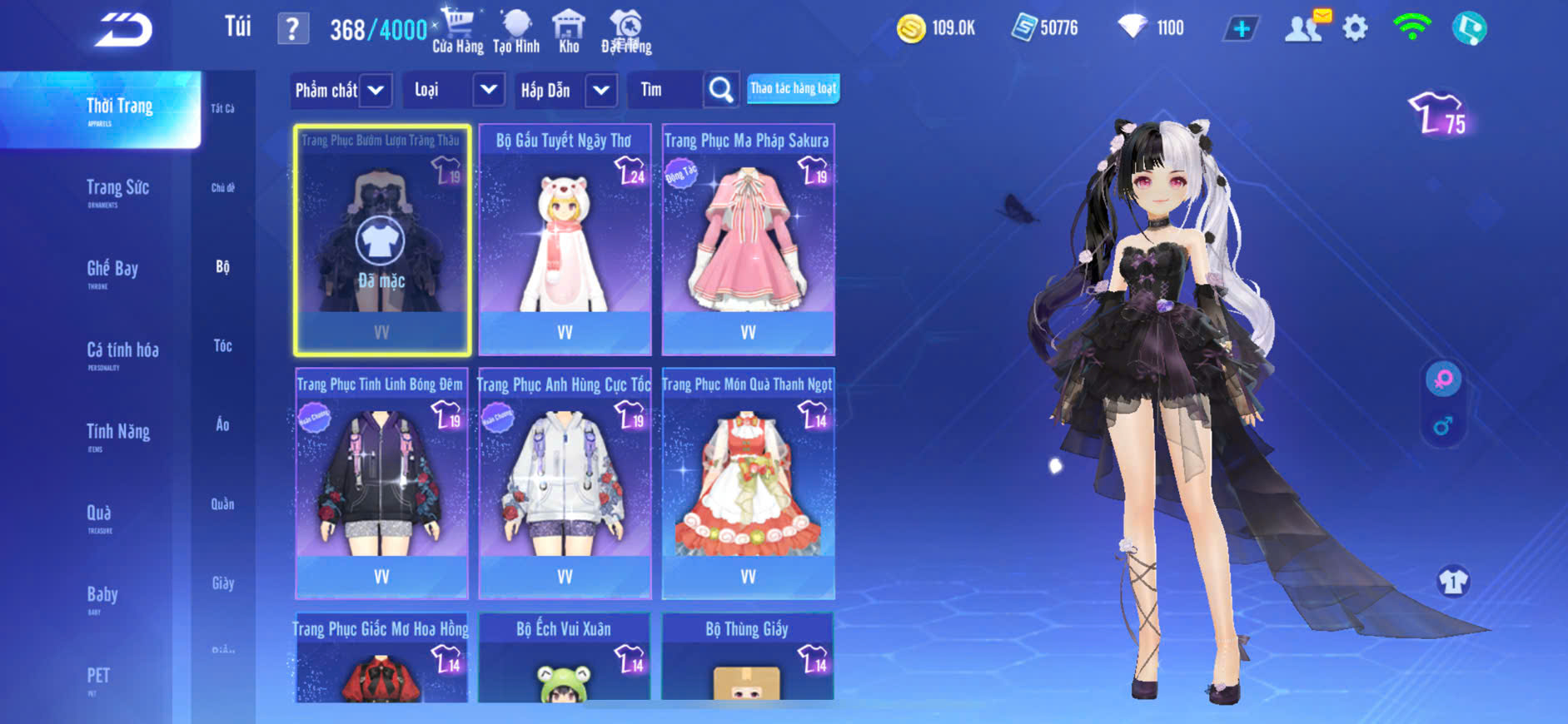
Task: Select Trang Phục Ma Pháp Sakura outfit
Action: click(748, 240)
